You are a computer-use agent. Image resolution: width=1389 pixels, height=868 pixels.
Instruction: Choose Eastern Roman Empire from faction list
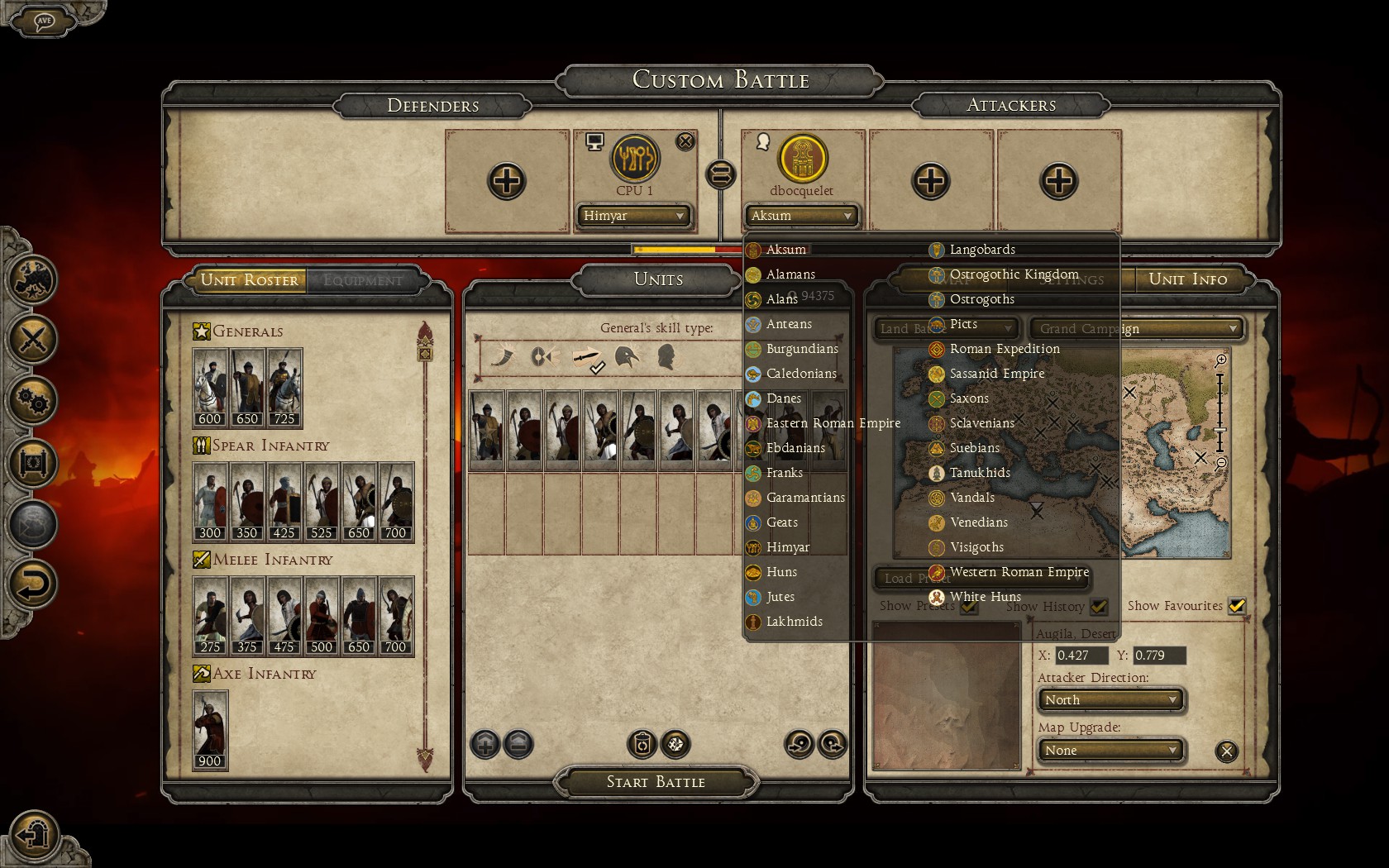[x=833, y=423]
